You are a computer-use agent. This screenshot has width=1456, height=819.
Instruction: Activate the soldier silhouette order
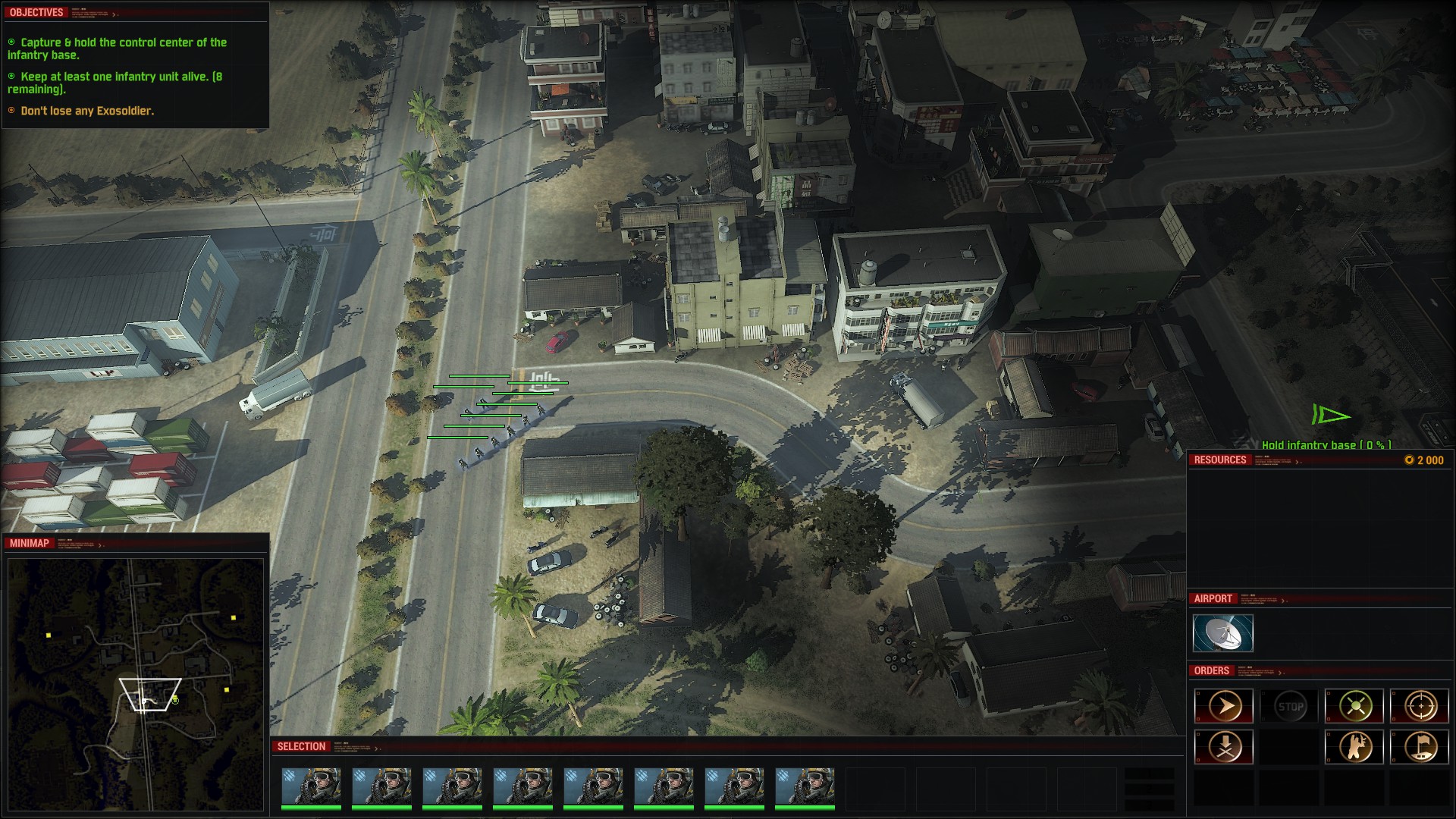click(1355, 747)
